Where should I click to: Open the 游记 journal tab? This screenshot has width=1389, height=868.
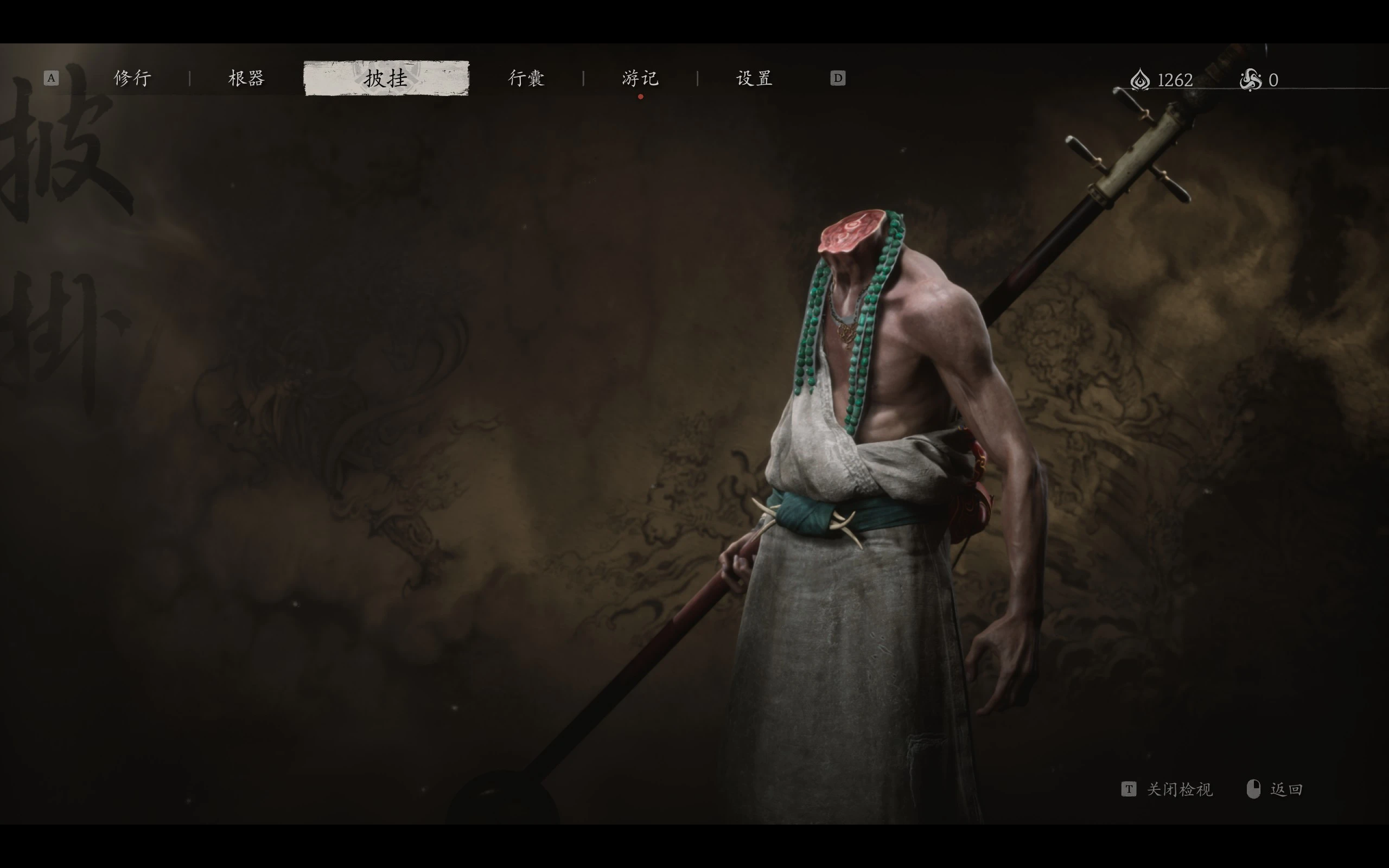click(x=640, y=78)
